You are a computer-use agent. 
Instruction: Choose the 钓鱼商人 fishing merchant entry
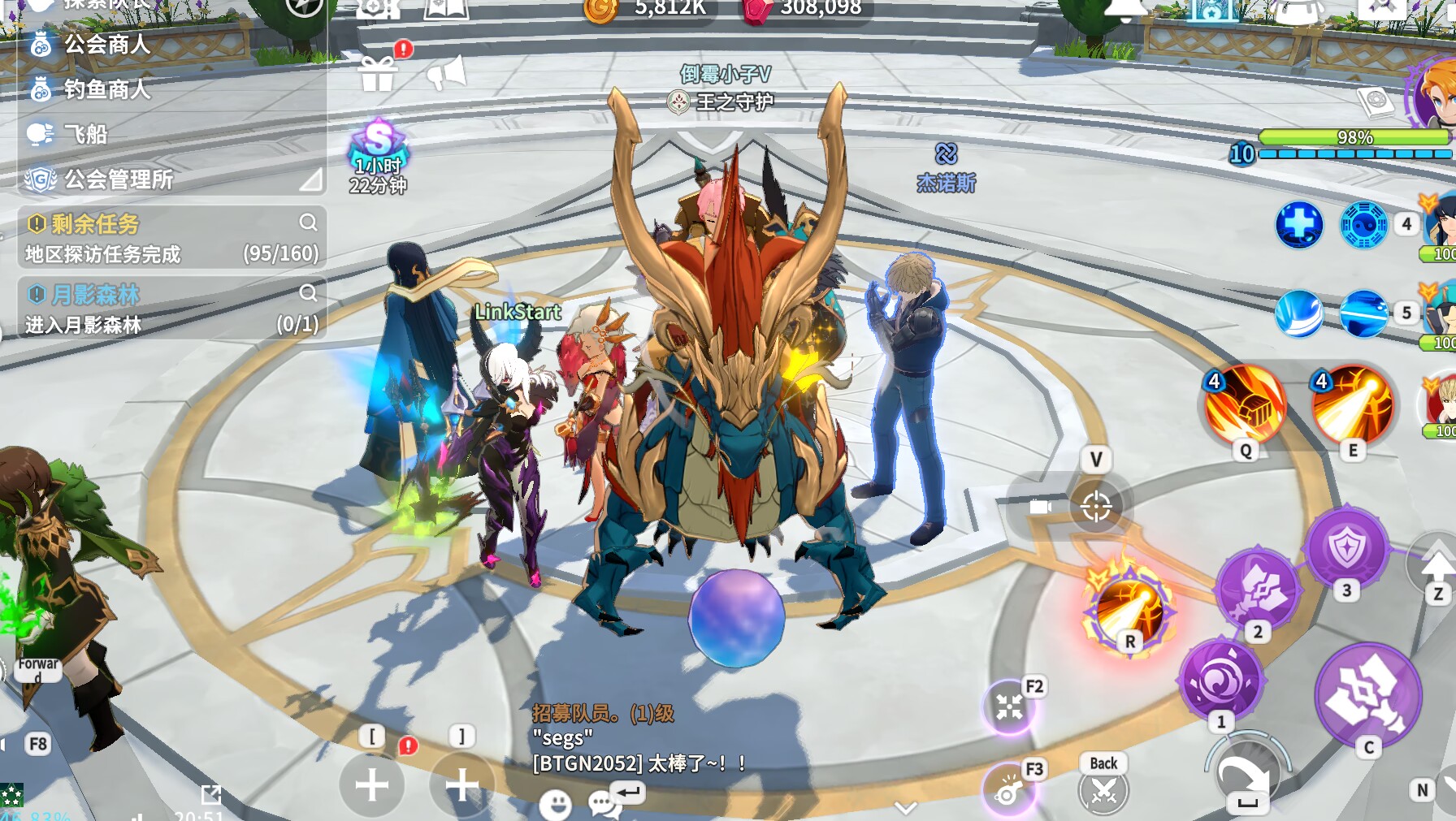[106, 89]
